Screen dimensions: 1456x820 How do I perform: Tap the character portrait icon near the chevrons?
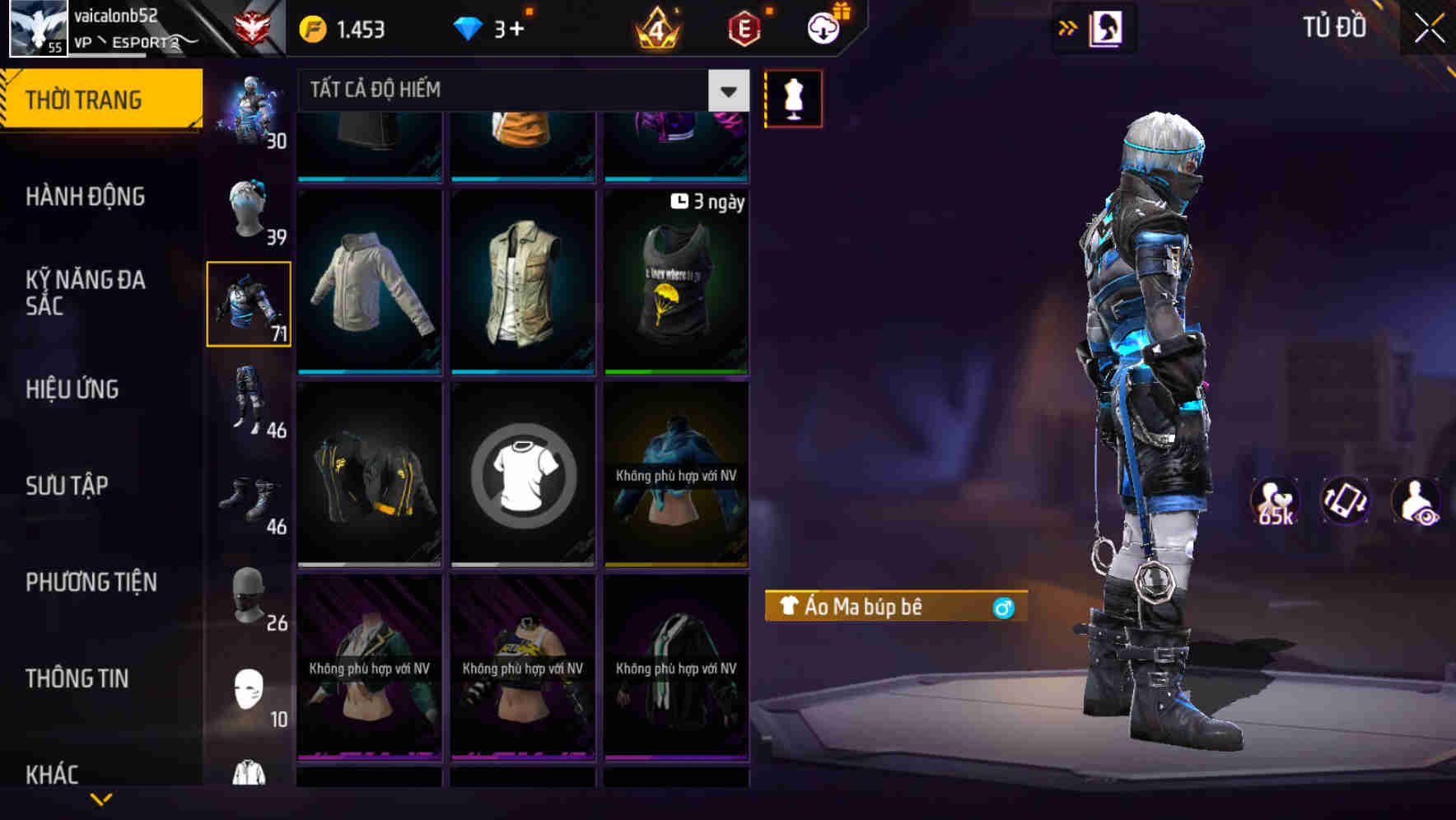click(x=1107, y=27)
